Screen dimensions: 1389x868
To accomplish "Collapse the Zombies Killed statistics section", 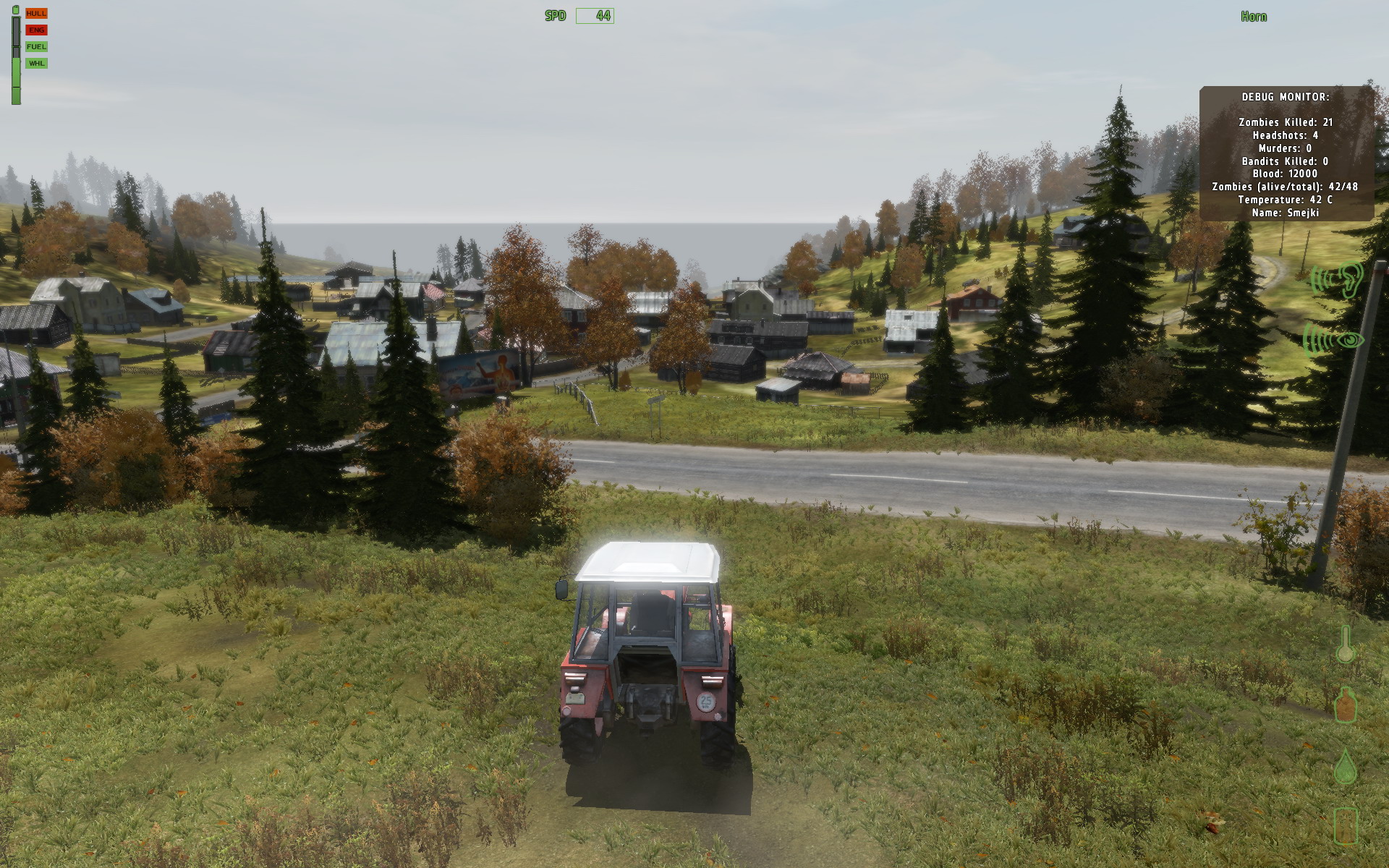I will [1285, 122].
